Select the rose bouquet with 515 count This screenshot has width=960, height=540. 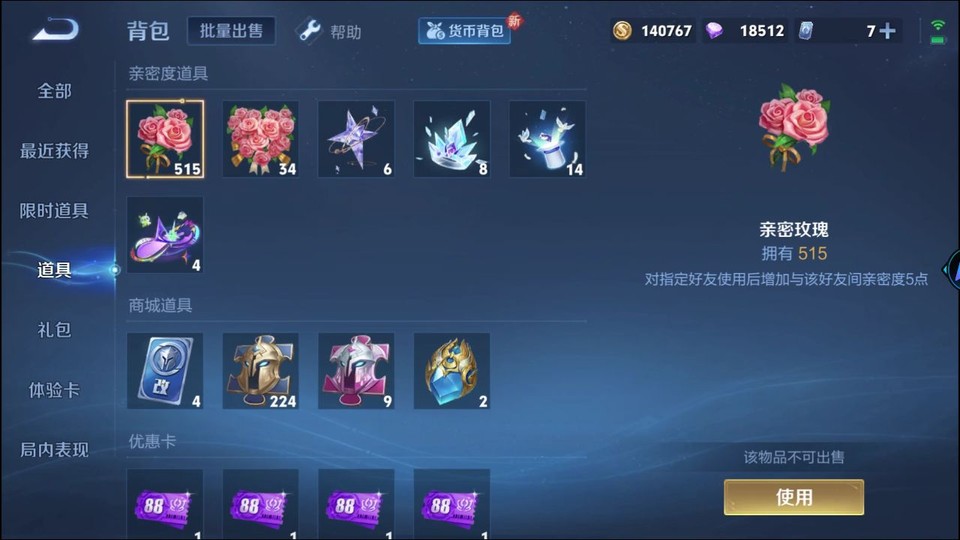165,139
